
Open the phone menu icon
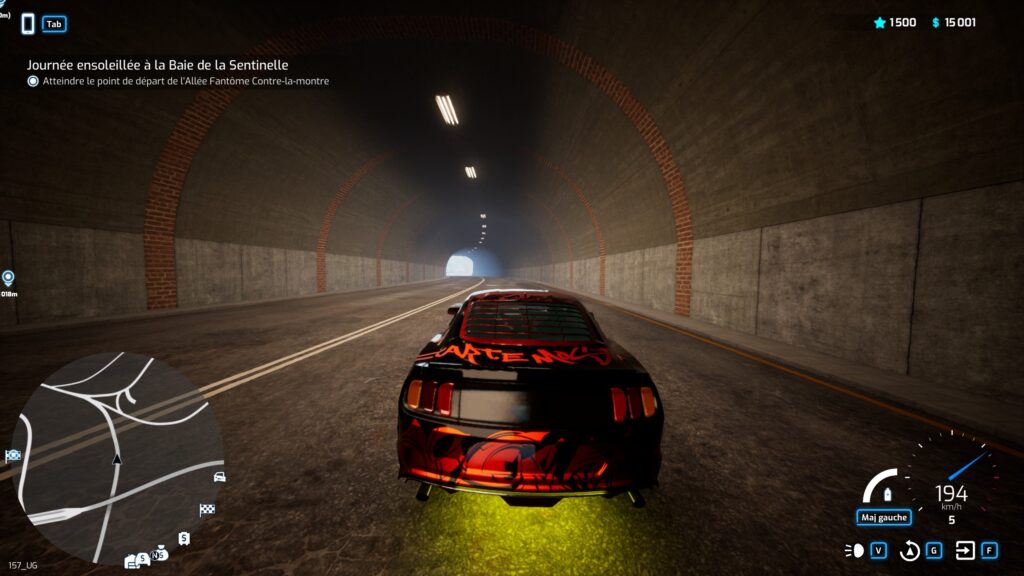click(x=28, y=23)
